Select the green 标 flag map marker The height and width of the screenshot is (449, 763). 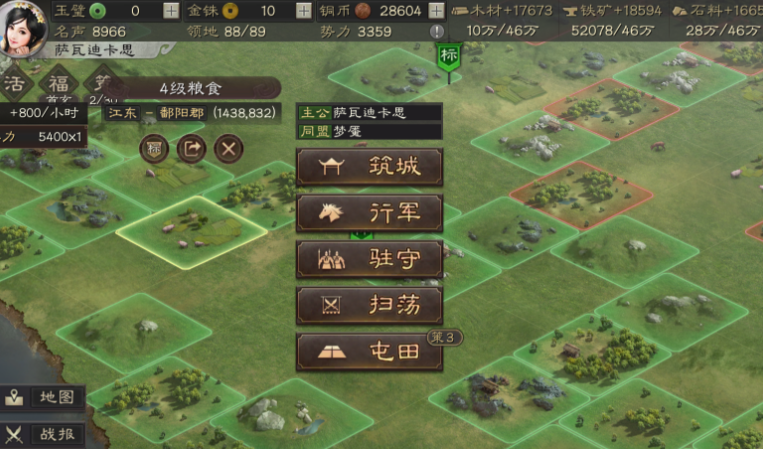tap(447, 57)
